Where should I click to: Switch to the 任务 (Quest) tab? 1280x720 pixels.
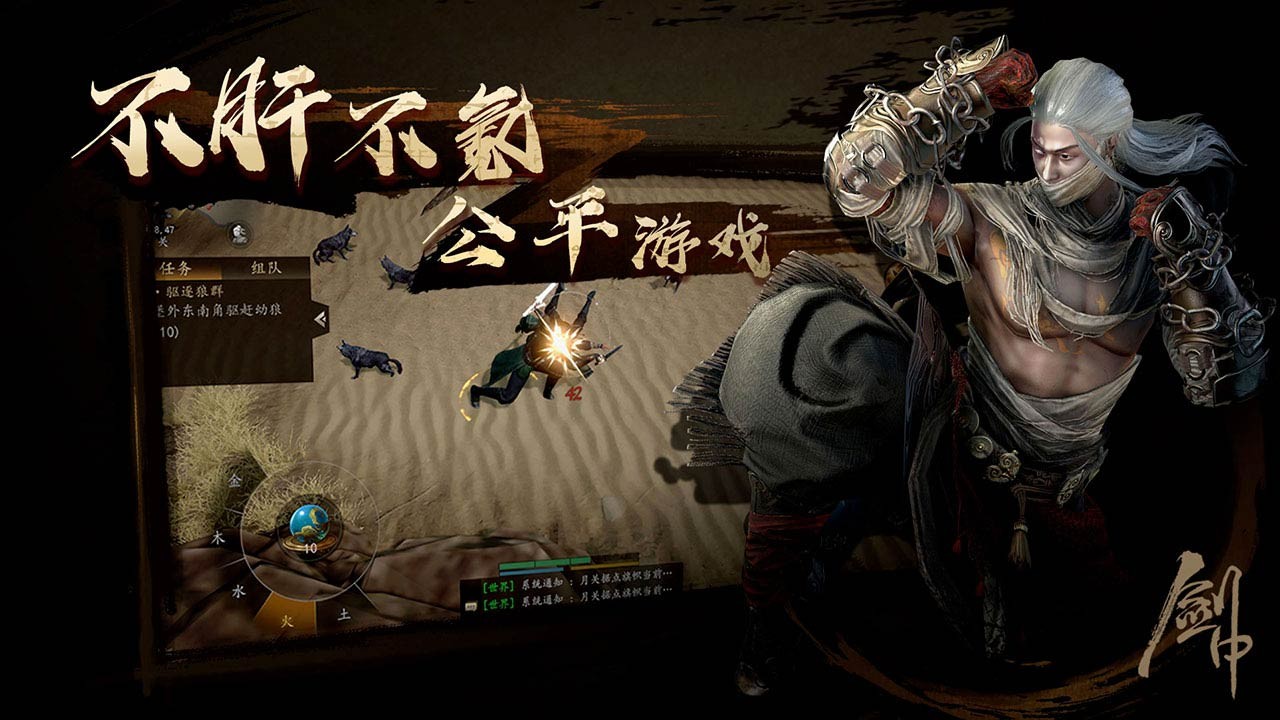(x=174, y=268)
